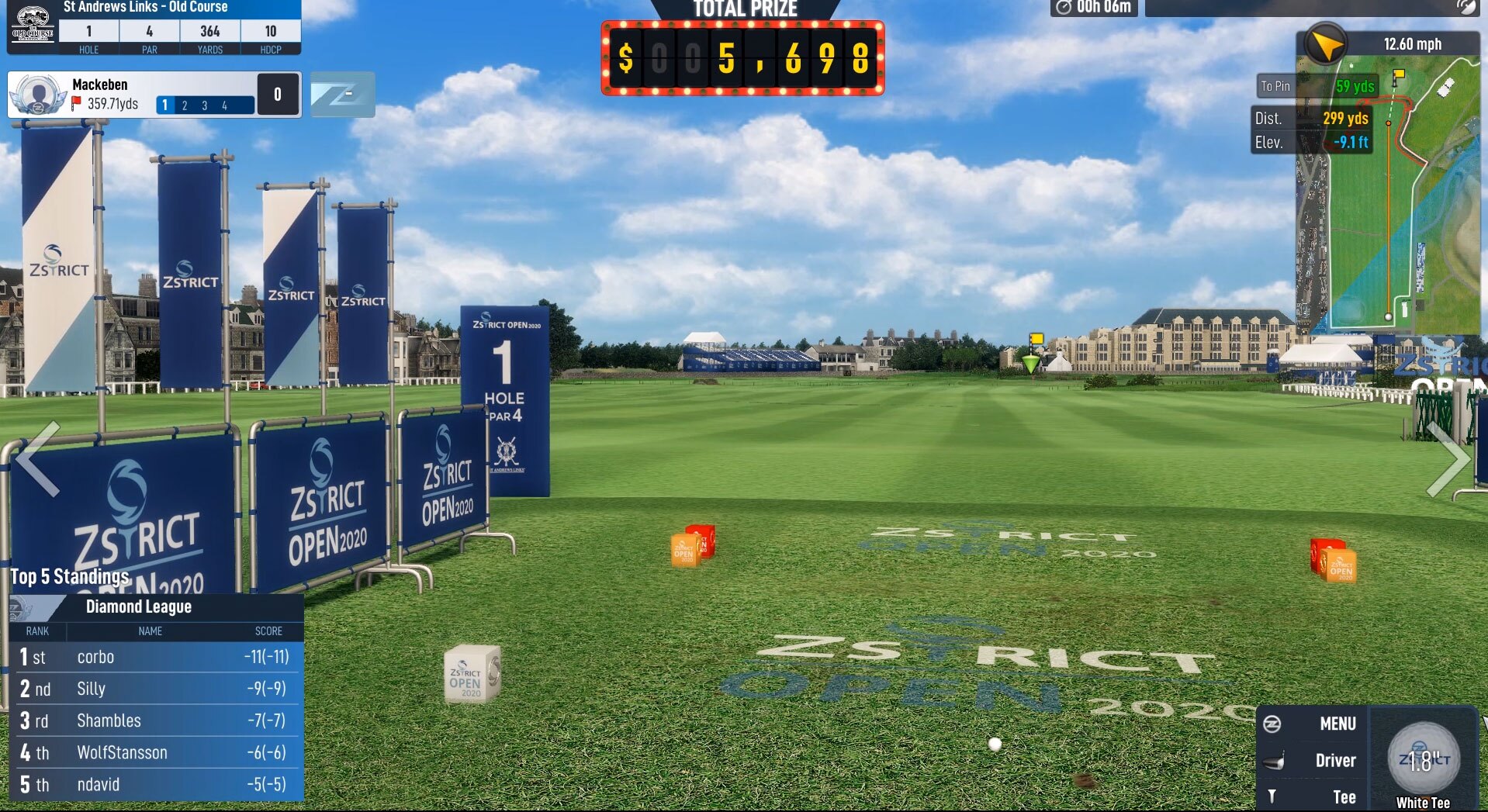The width and height of the screenshot is (1488, 812).
Task: Rotate the view with left arrow
Action: click(x=37, y=459)
